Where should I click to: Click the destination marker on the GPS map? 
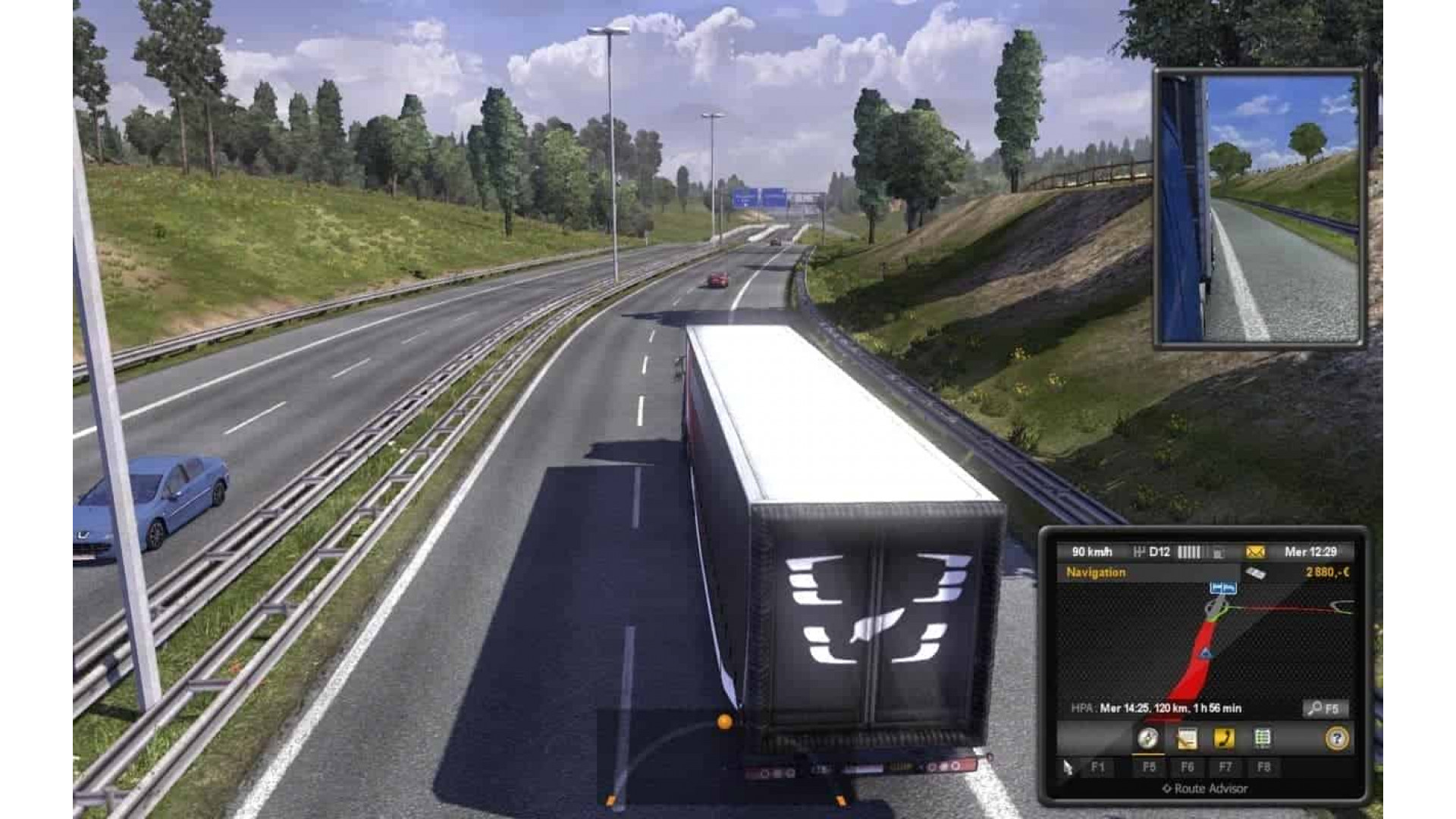(1223, 588)
